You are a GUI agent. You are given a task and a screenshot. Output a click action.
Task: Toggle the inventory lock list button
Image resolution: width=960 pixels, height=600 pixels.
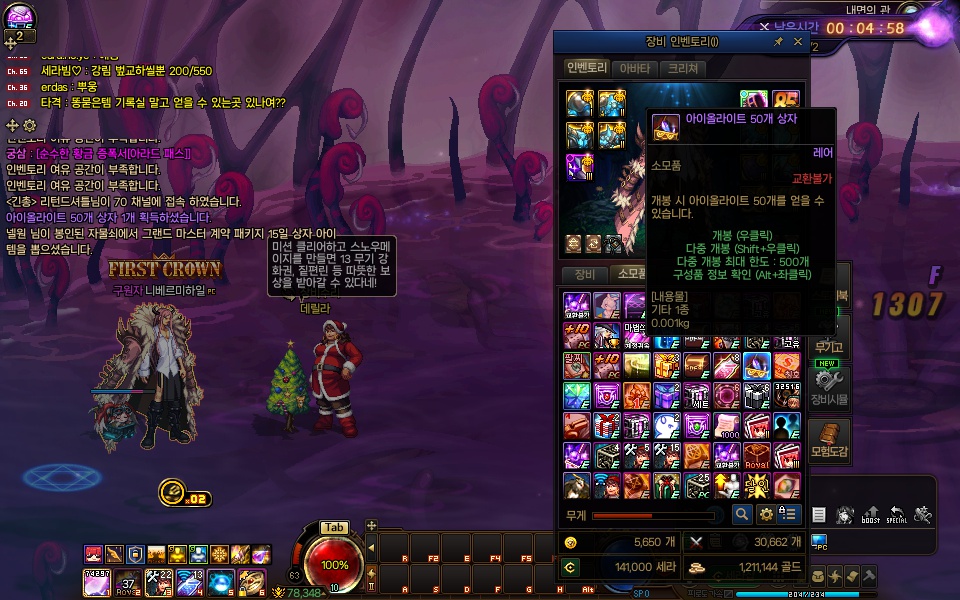click(x=790, y=514)
